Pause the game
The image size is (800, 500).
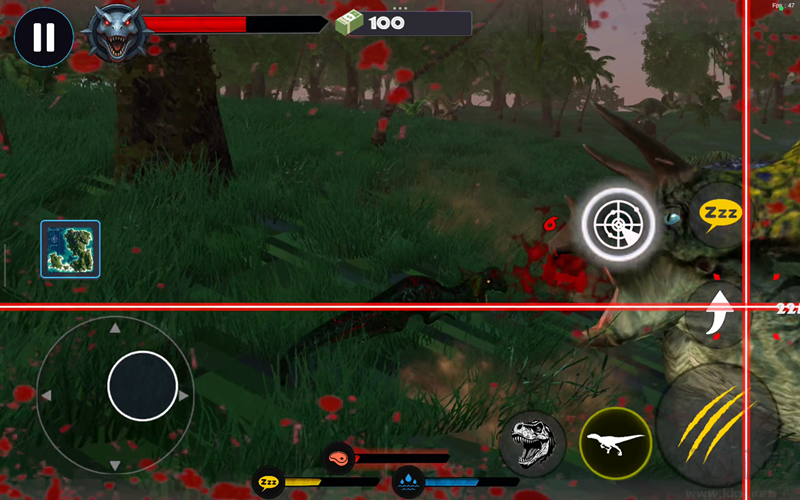pos(43,37)
